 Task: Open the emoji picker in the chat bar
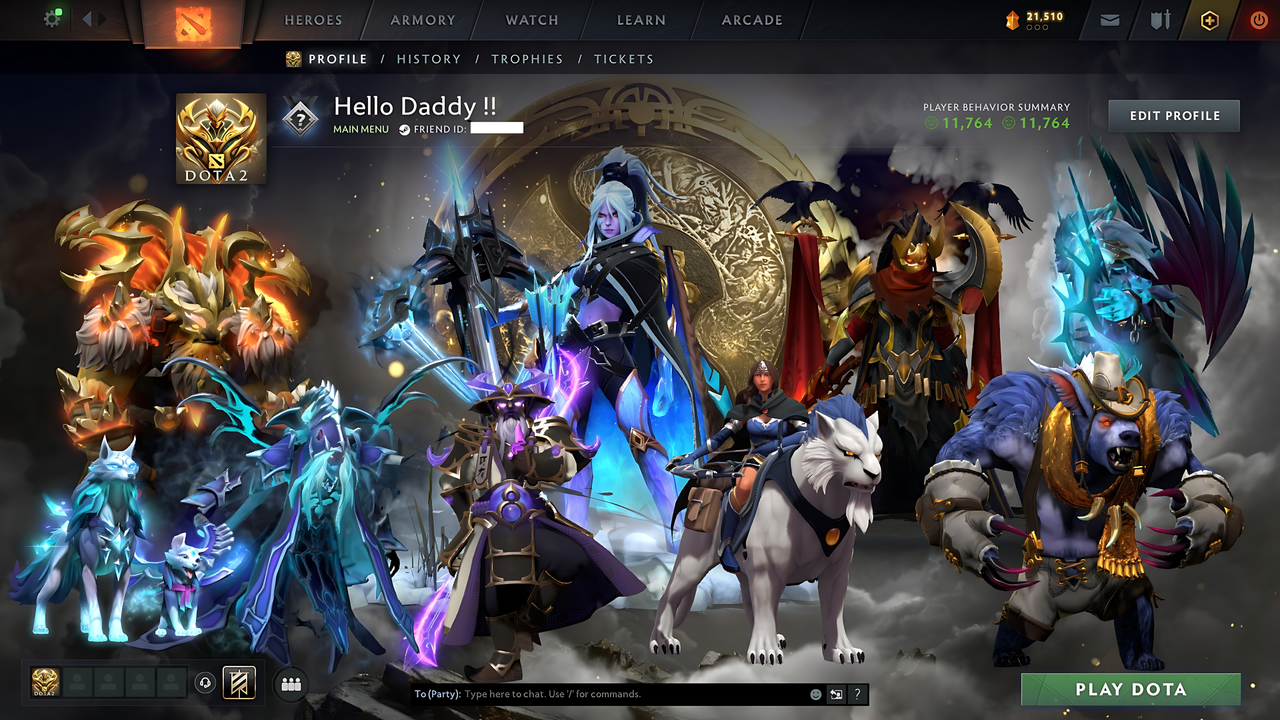coord(815,693)
